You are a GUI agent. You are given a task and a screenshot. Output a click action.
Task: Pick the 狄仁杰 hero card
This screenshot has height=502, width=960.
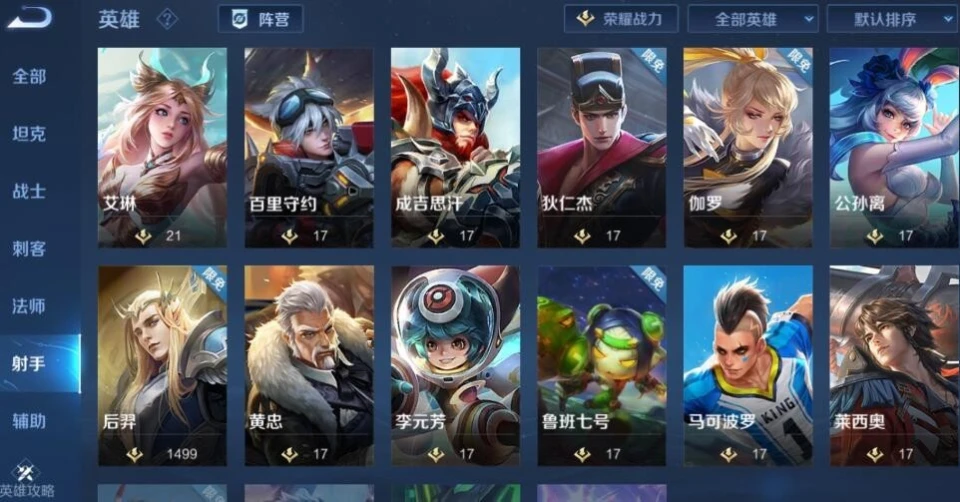(x=601, y=147)
